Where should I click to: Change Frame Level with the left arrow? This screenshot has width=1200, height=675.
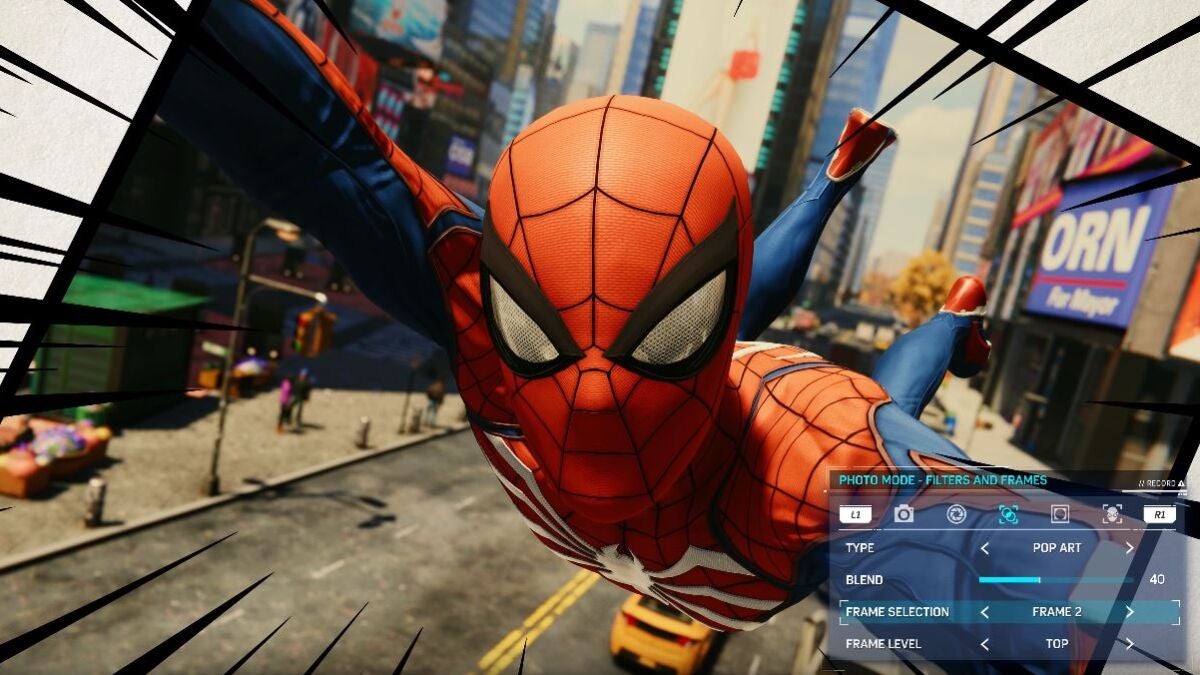(984, 644)
